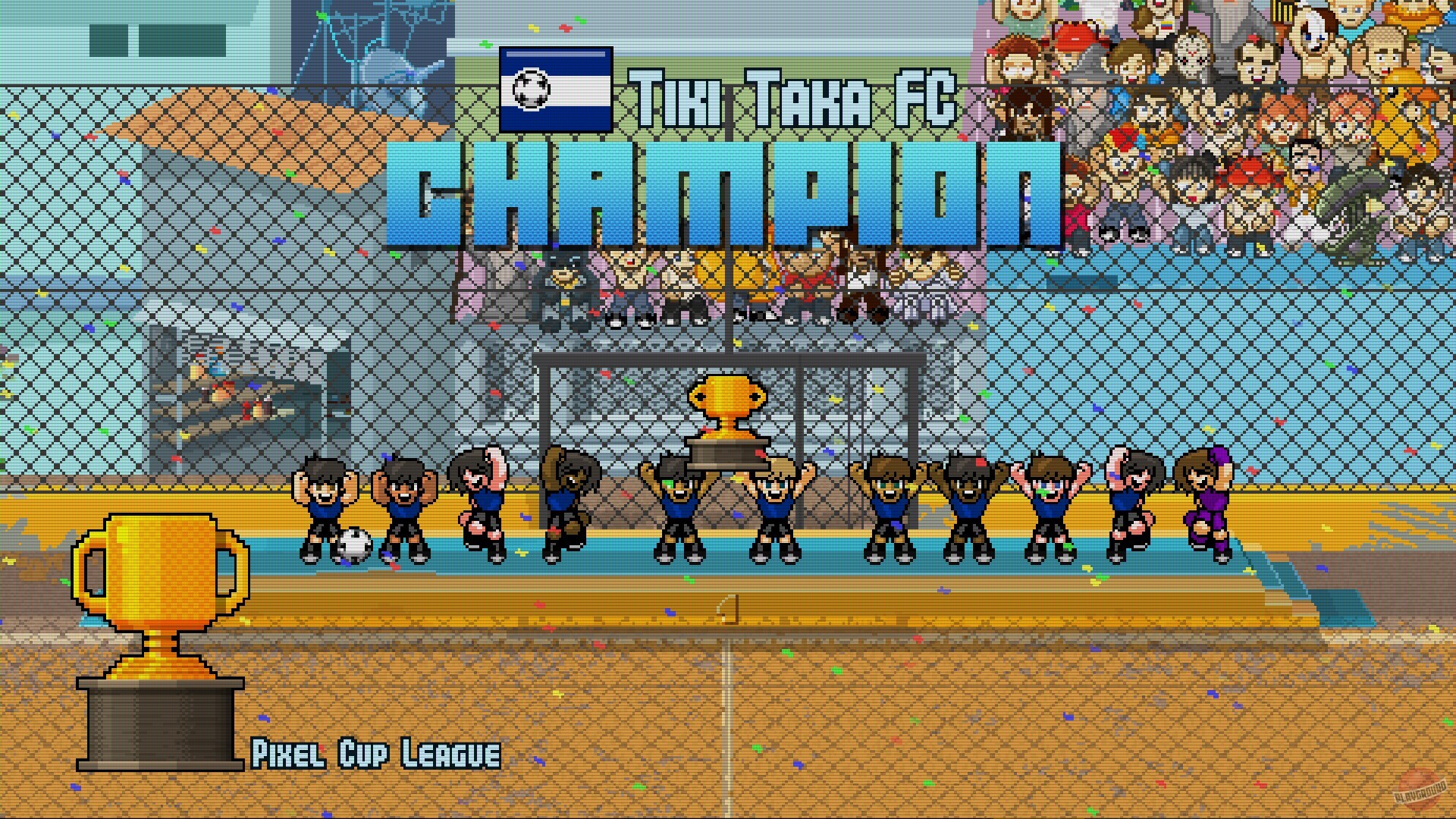Click the soccer ball near the leftmost player
Image resolution: width=1456 pixels, height=819 pixels.
[353, 544]
